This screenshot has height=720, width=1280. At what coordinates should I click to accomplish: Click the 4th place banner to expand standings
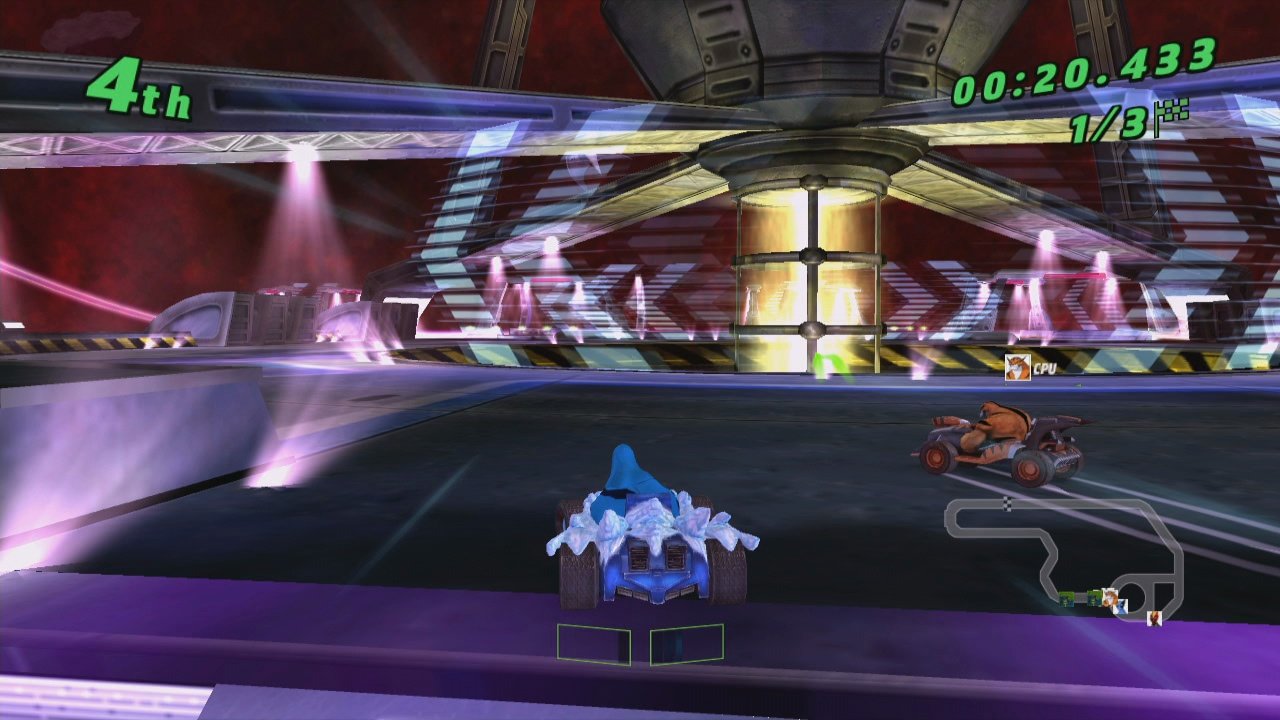(139, 88)
